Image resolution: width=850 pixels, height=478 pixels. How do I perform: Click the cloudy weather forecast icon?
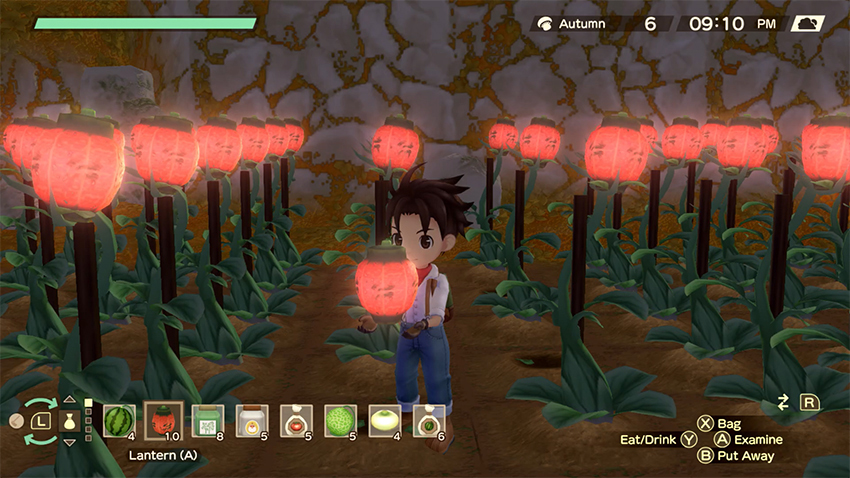(x=808, y=23)
